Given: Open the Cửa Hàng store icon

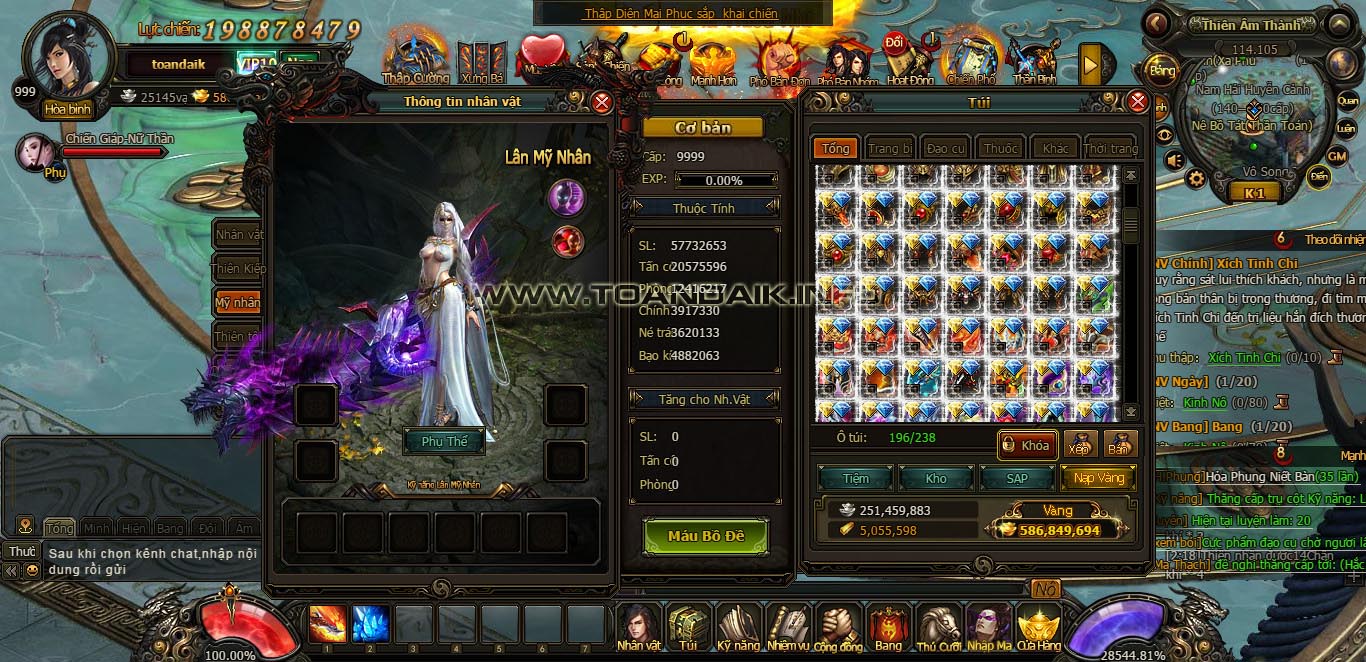Looking at the screenshot, I should [1039, 629].
